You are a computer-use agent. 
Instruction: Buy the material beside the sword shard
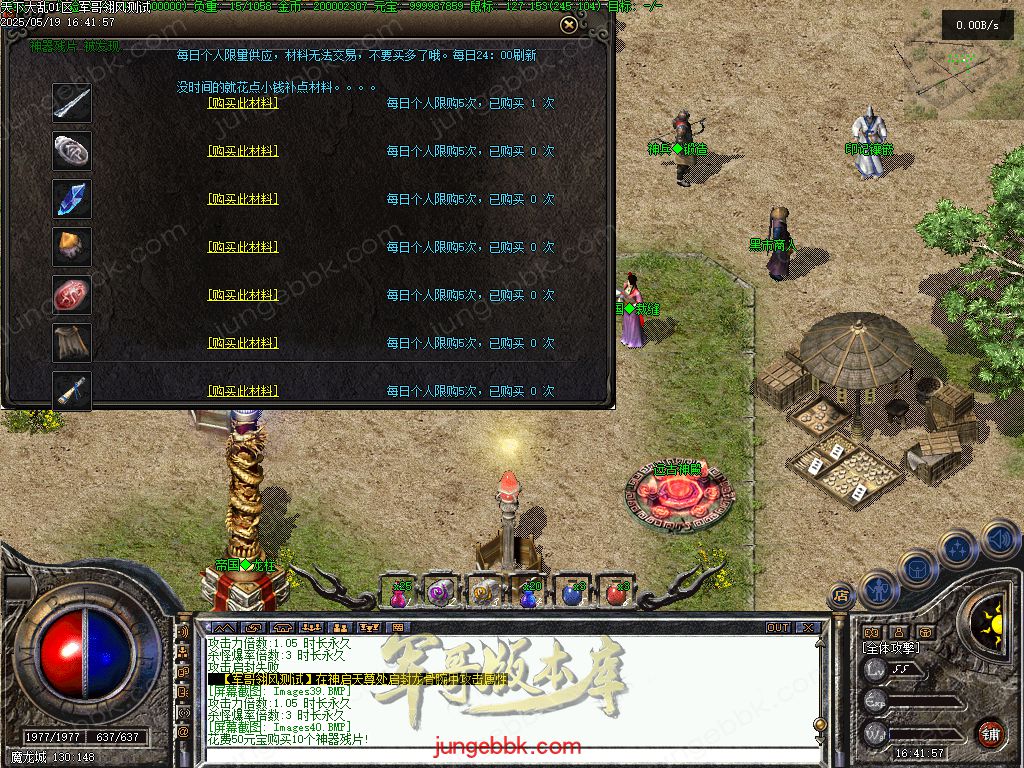243,103
